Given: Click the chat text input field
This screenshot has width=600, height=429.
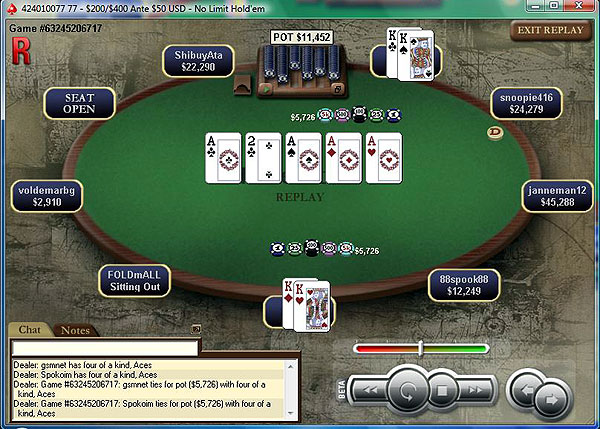Looking at the screenshot, I should (x=103, y=347).
